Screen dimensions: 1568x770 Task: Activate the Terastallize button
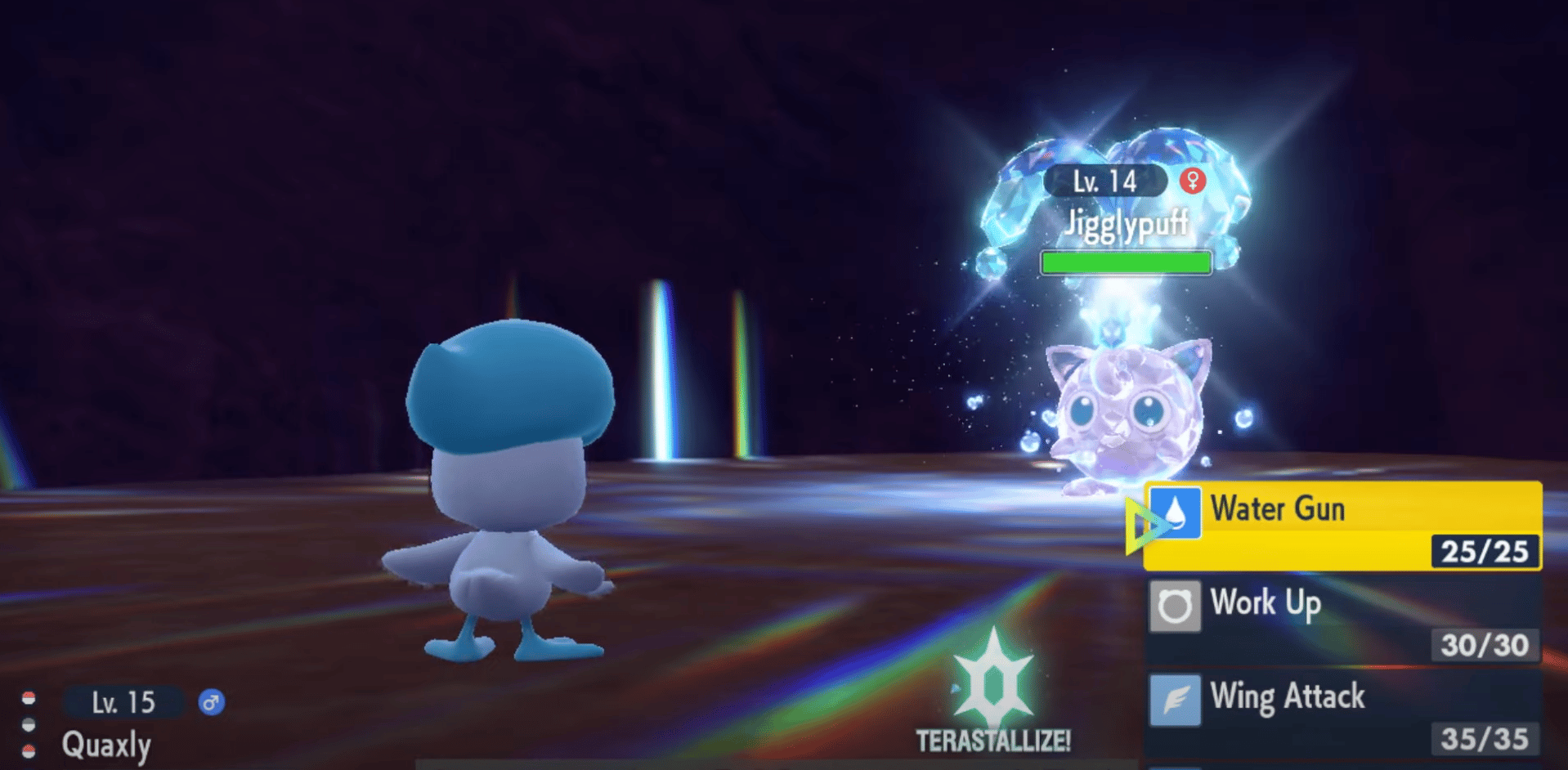coord(993,693)
